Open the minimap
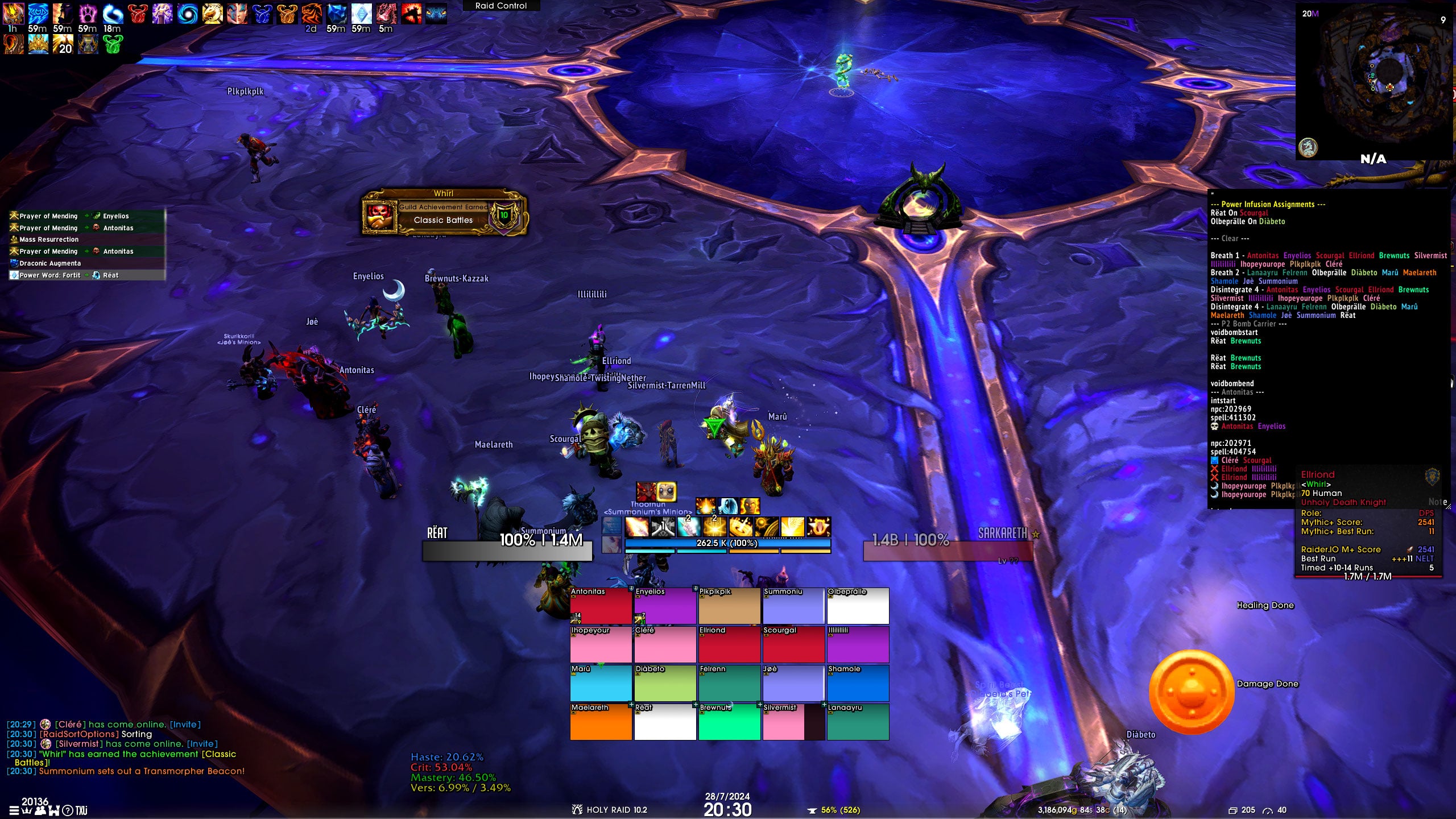This screenshot has width=1456, height=819. click(x=1374, y=80)
